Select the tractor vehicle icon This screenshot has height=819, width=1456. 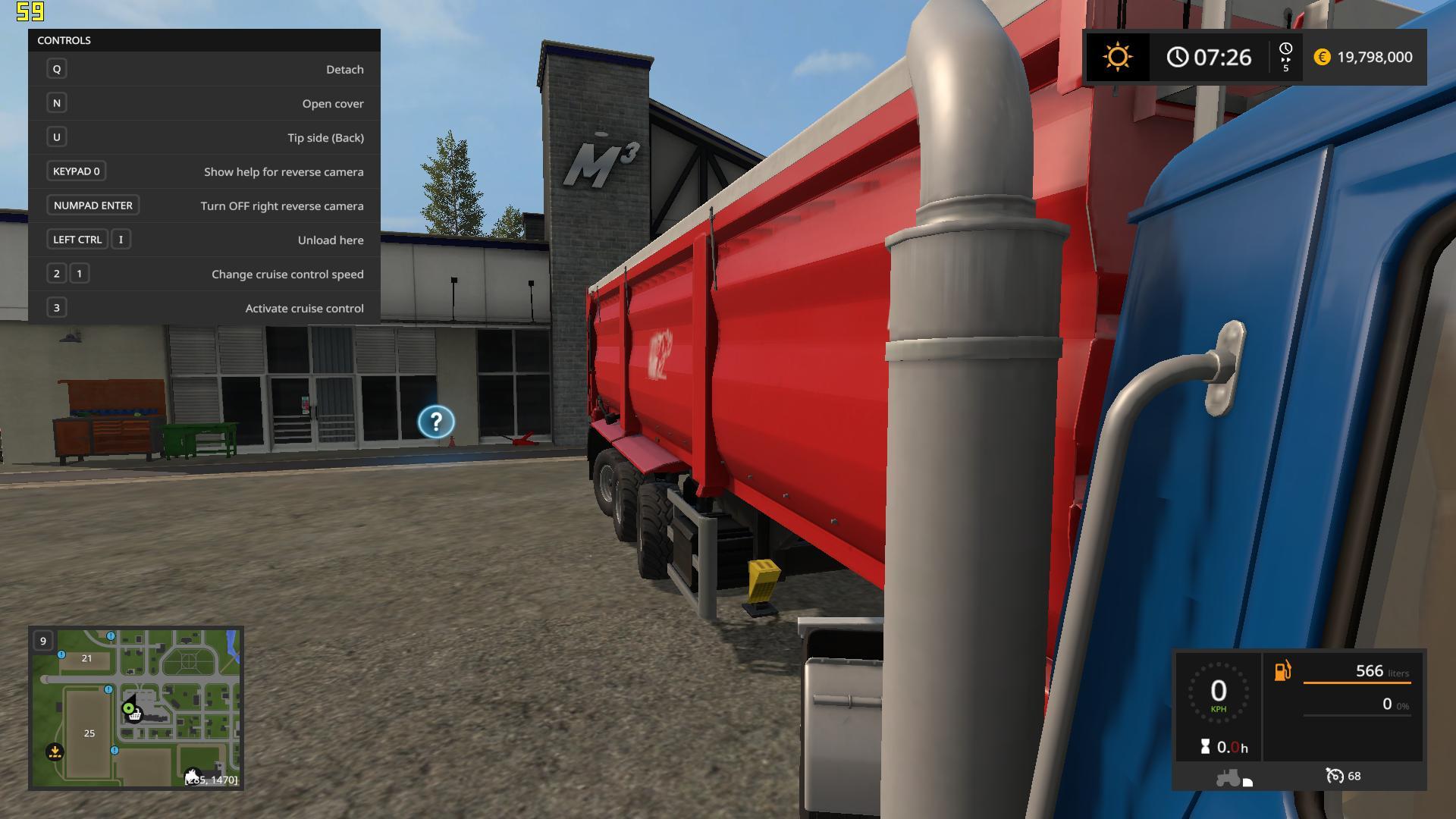pos(1228,777)
